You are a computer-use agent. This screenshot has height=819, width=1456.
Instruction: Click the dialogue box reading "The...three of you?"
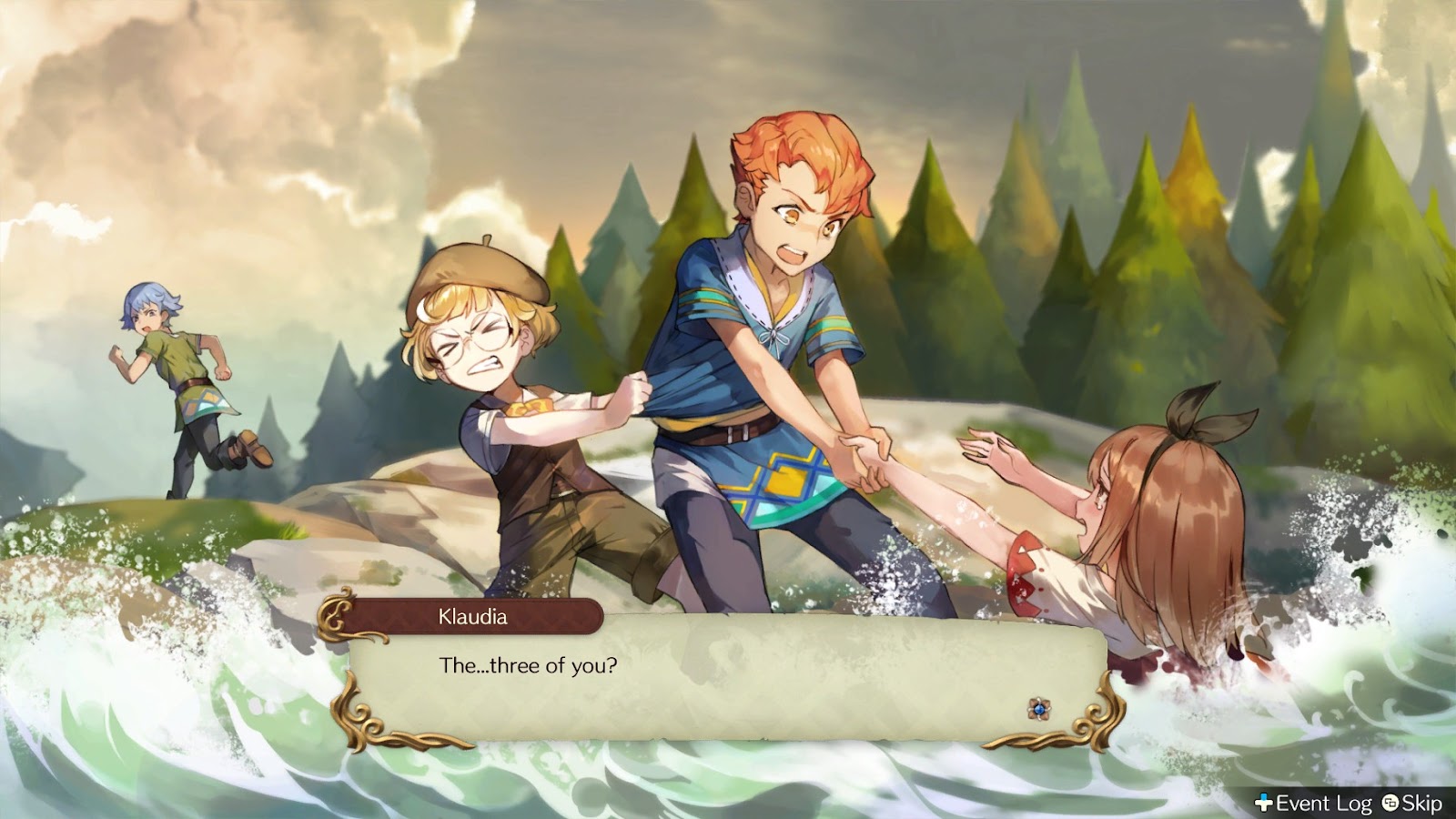[x=728, y=678]
